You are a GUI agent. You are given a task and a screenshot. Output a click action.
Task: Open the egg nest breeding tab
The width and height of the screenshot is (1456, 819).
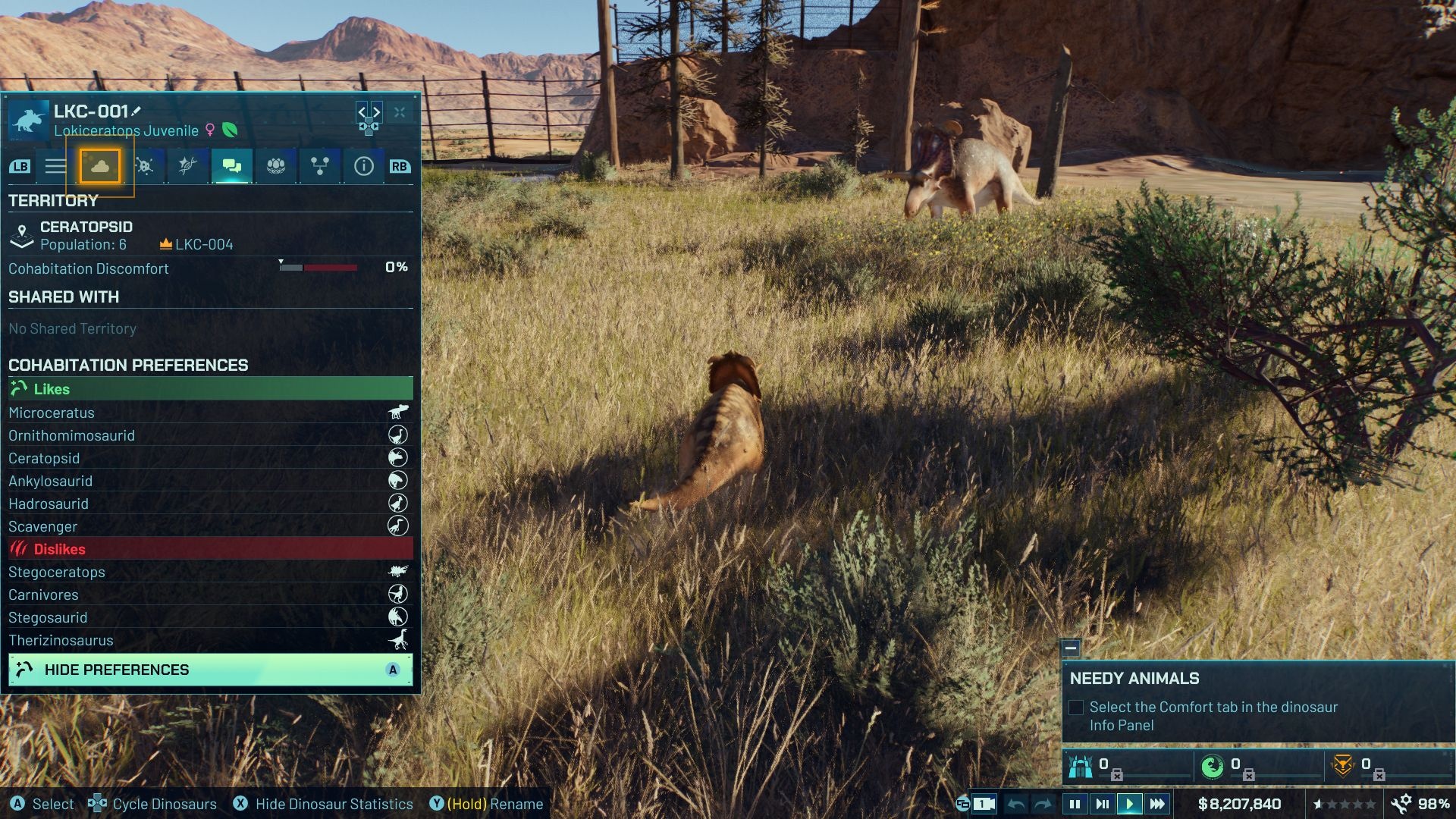point(276,166)
